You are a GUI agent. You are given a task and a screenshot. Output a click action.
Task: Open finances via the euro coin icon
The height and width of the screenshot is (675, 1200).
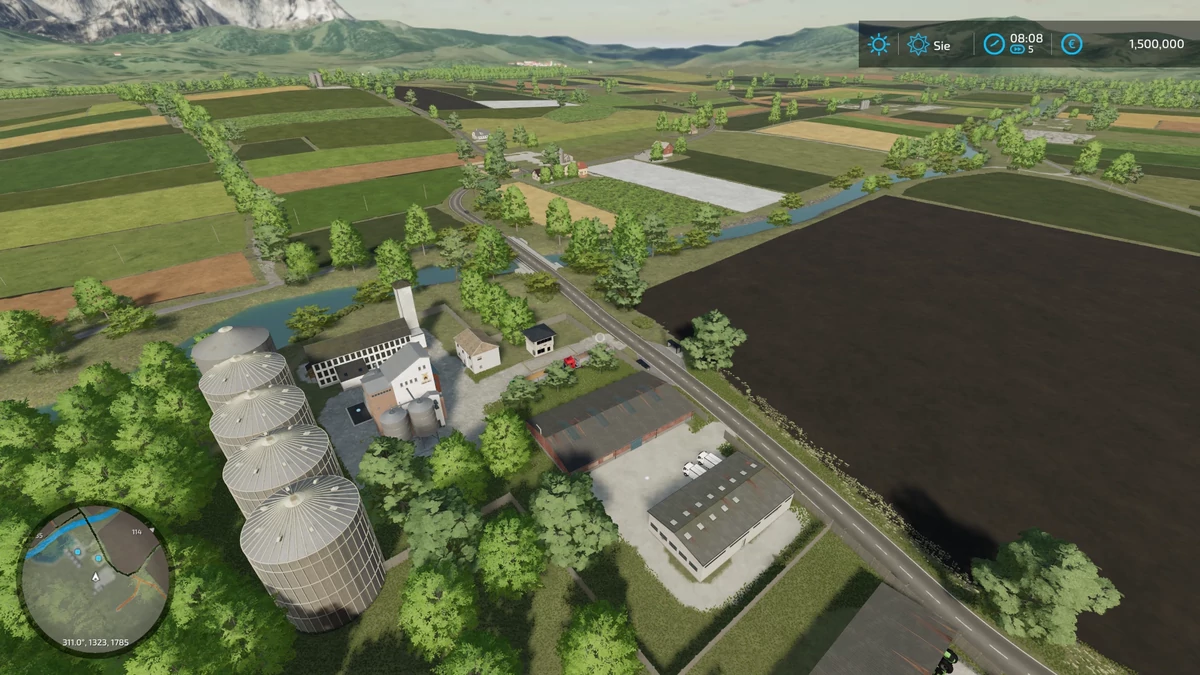click(1071, 44)
